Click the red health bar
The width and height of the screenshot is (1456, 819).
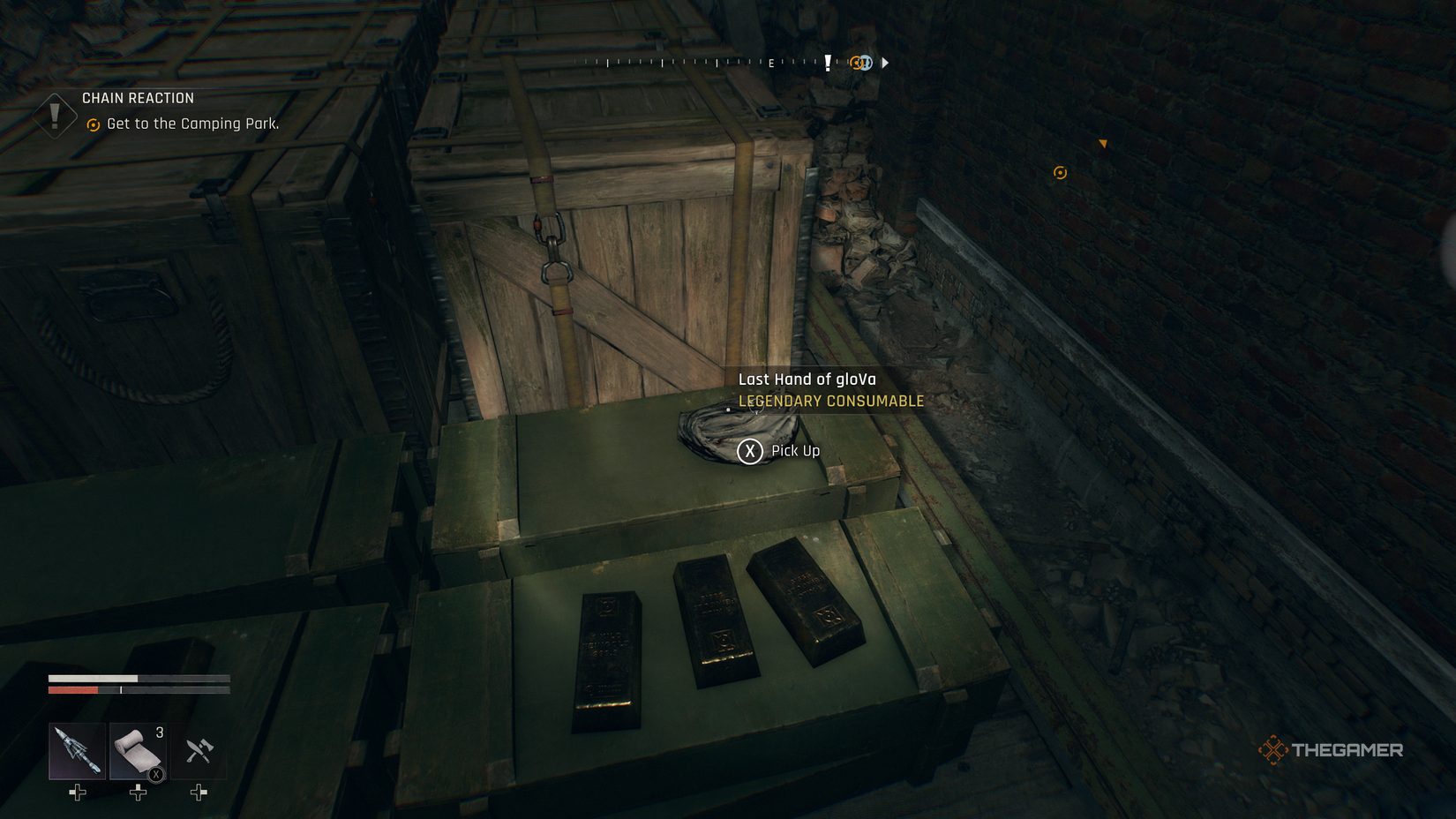tap(73, 689)
